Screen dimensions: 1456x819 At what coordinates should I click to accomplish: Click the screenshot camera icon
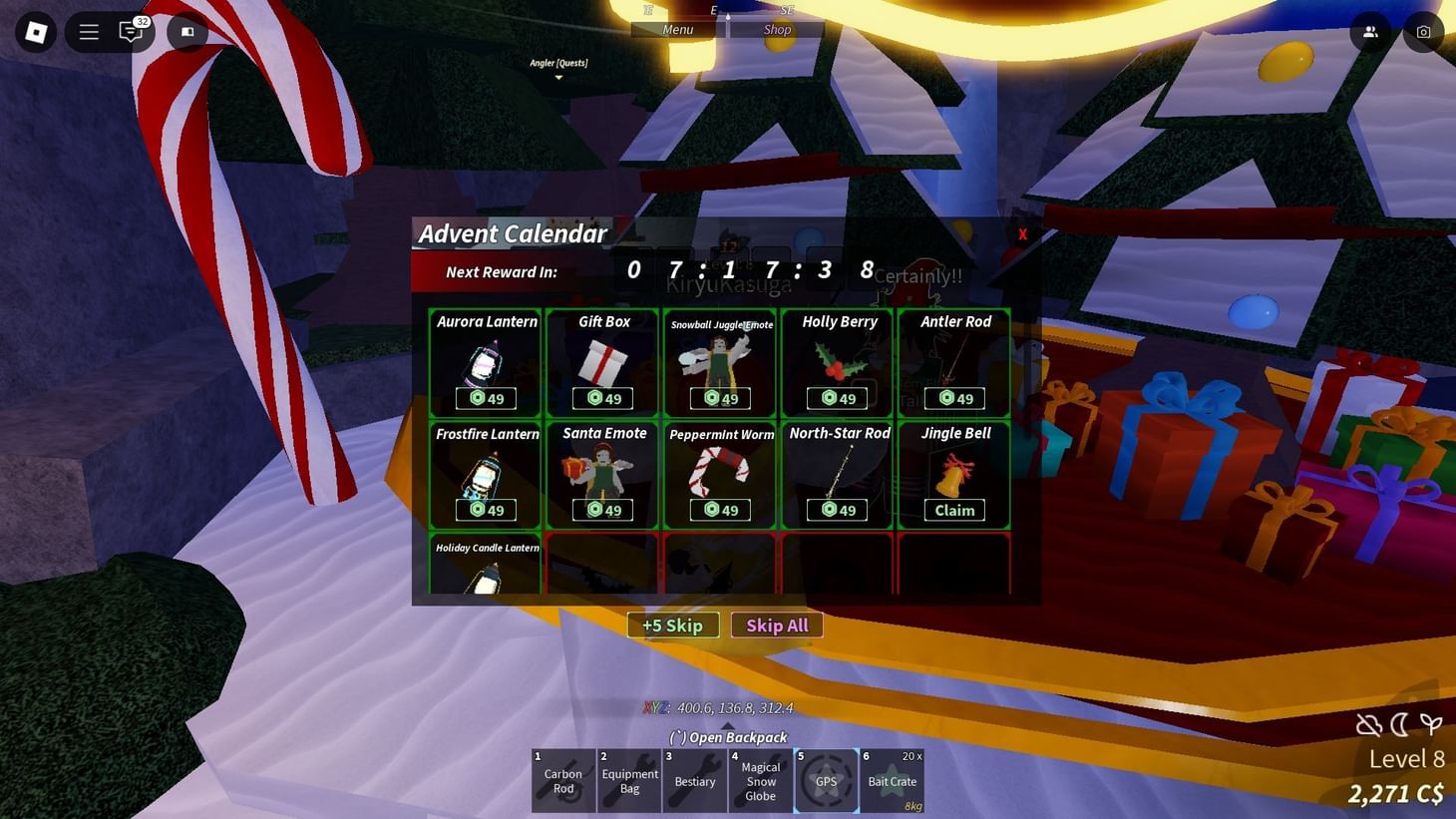[x=1423, y=31]
